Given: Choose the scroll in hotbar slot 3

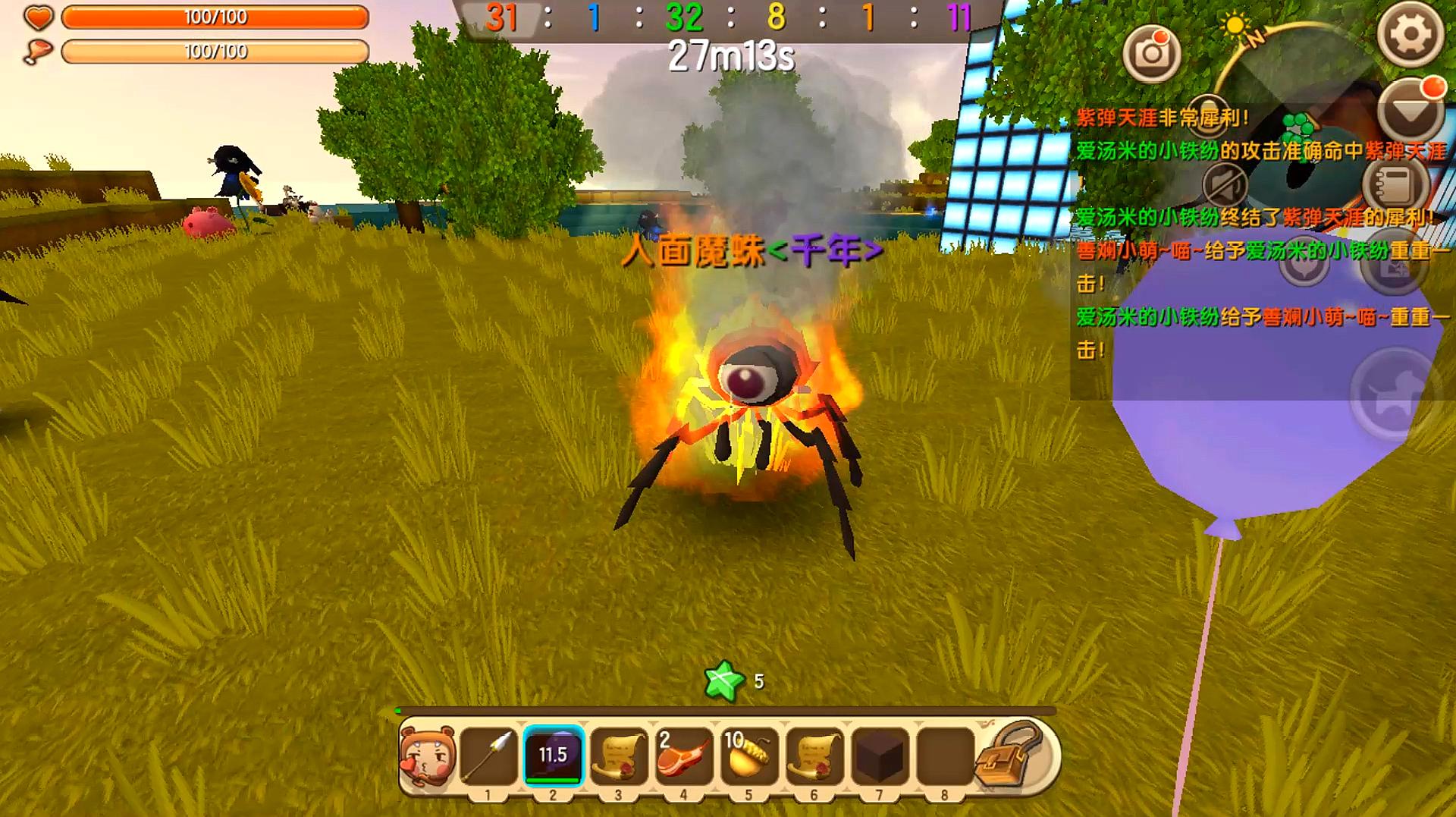Looking at the screenshot, I should tap(618, 756).
